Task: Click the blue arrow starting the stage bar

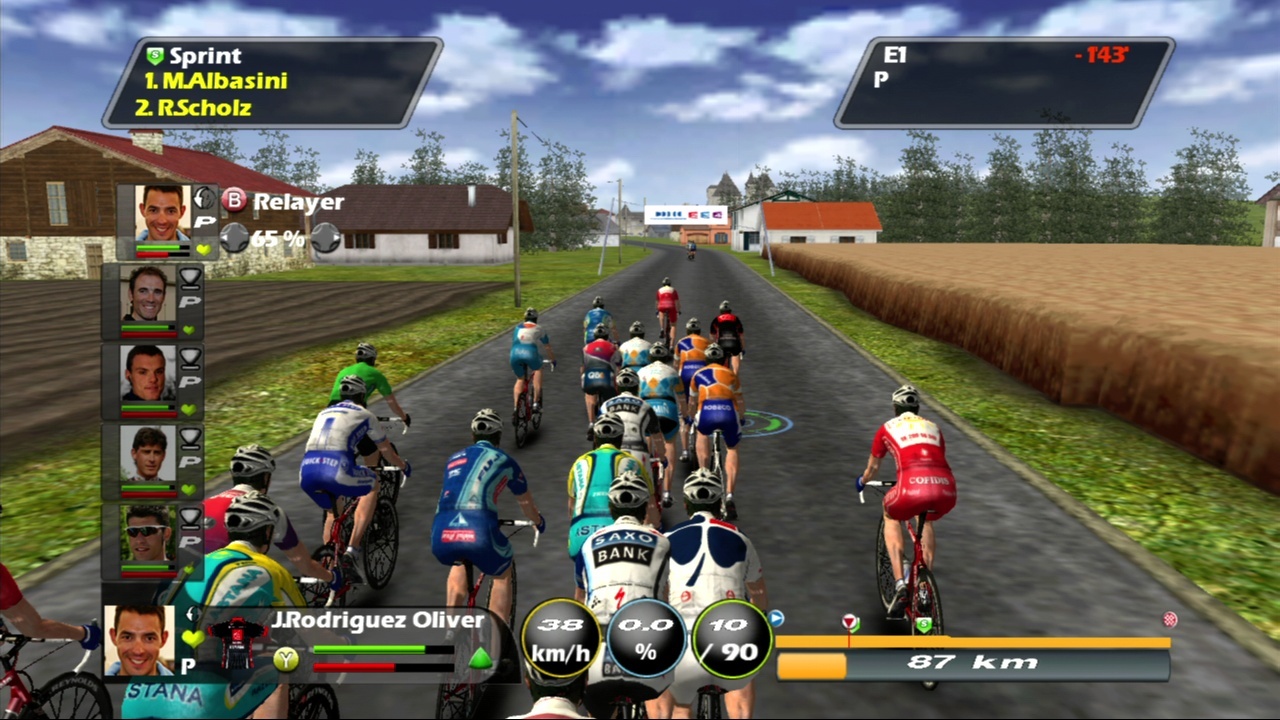Action: coord(776,619)
